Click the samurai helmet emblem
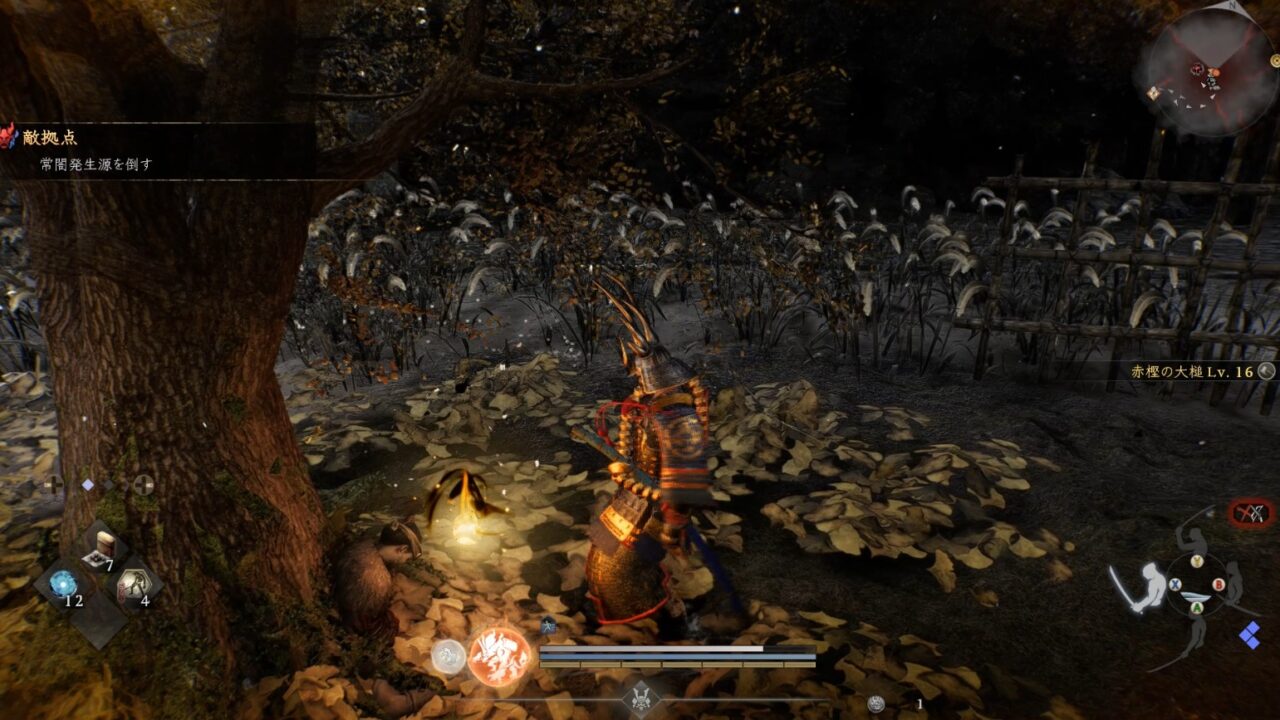The image size is (1280, 720). 638,696
